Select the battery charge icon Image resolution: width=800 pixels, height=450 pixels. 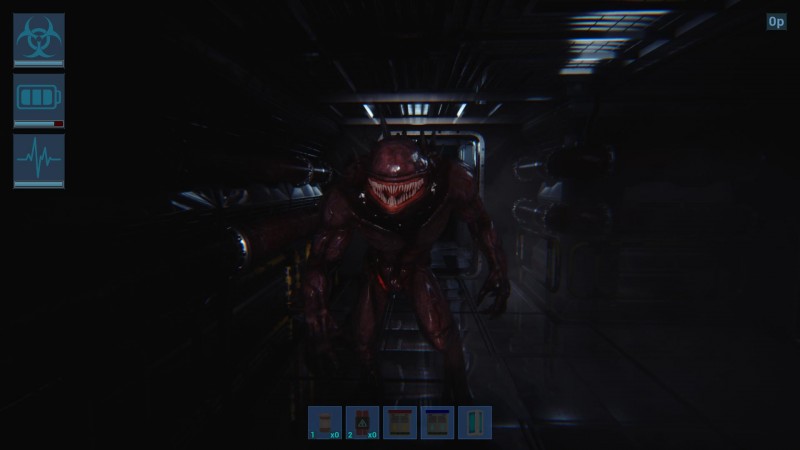click(39, 98)
